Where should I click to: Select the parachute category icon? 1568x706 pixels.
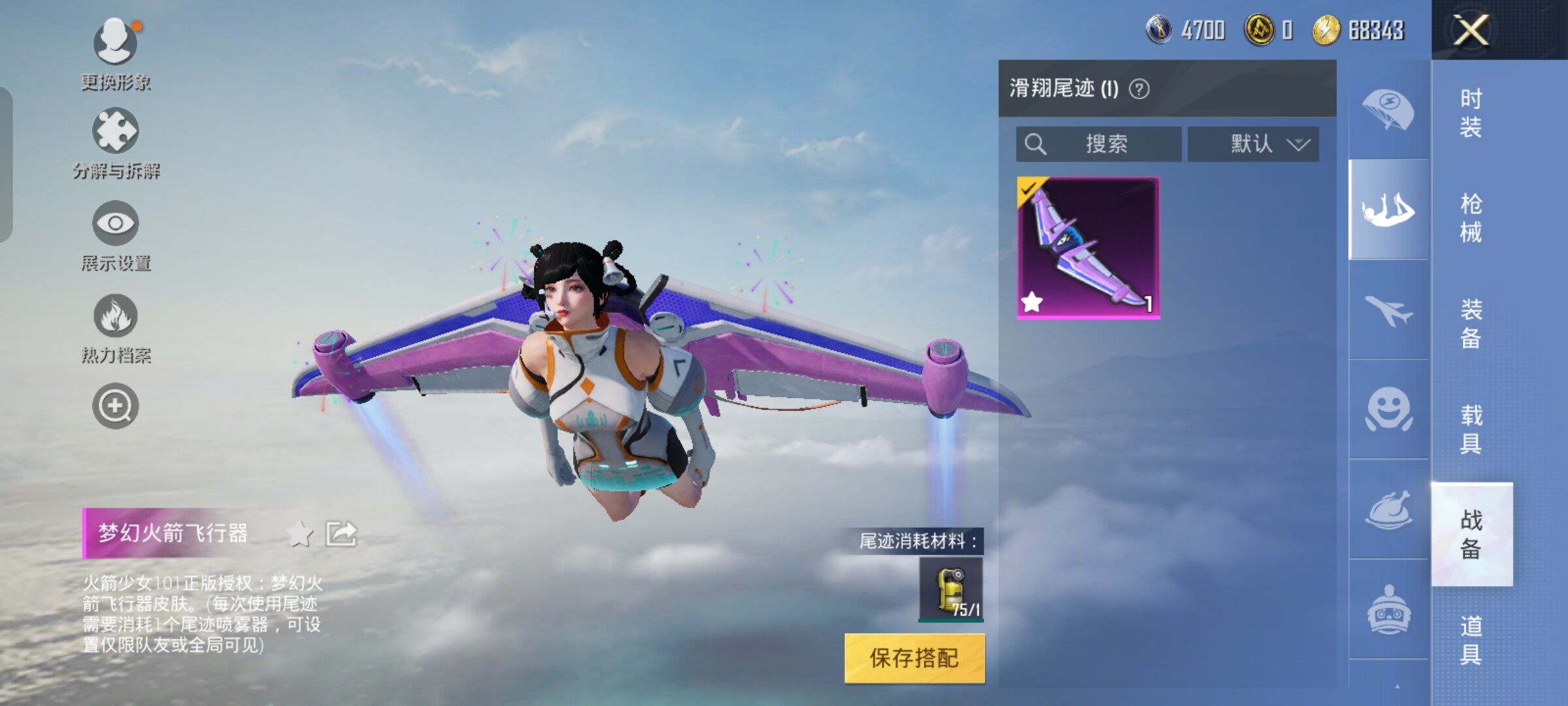pyautogui.click(x=1388, y=110)
